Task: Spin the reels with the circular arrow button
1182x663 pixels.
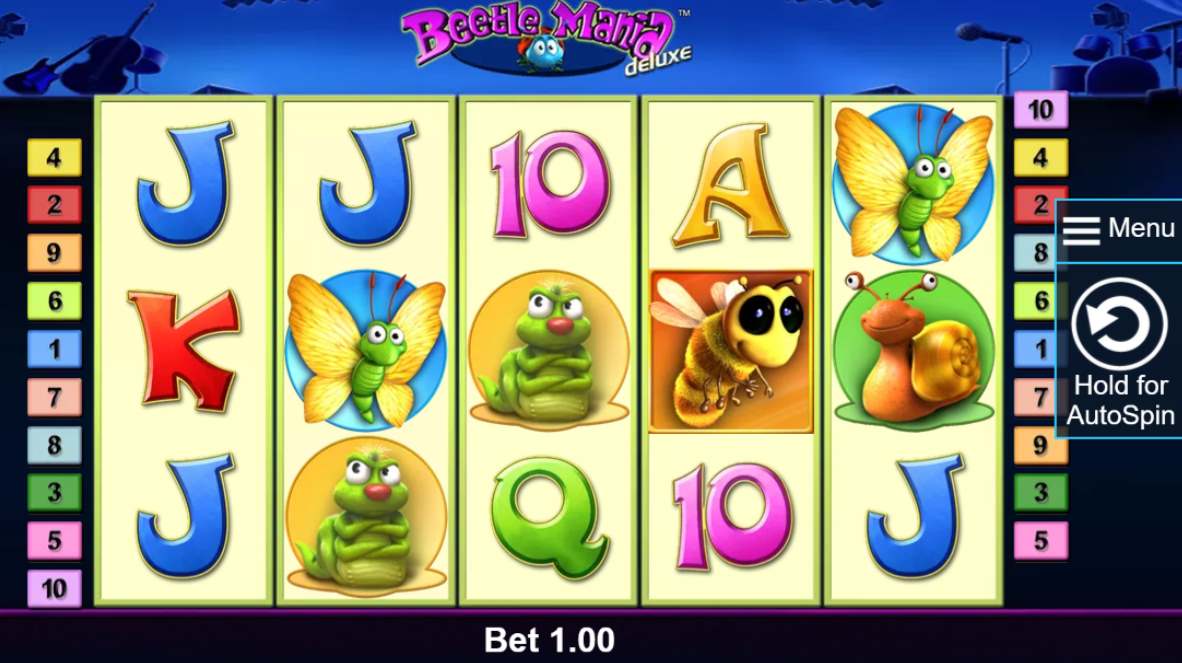Action: 1119,324
